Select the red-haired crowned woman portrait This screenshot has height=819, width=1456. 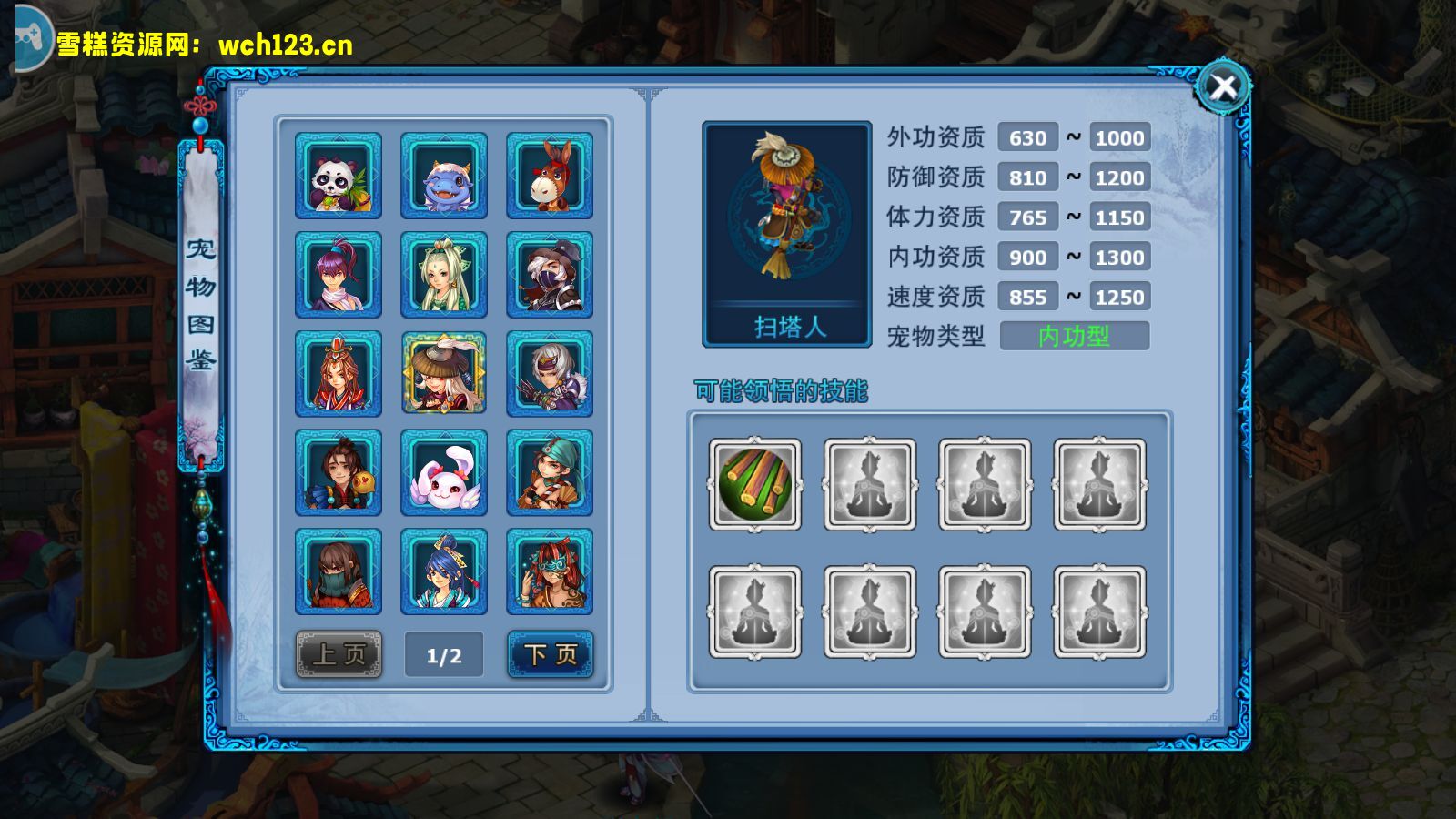pyautogui.click(x=339, y=374)
